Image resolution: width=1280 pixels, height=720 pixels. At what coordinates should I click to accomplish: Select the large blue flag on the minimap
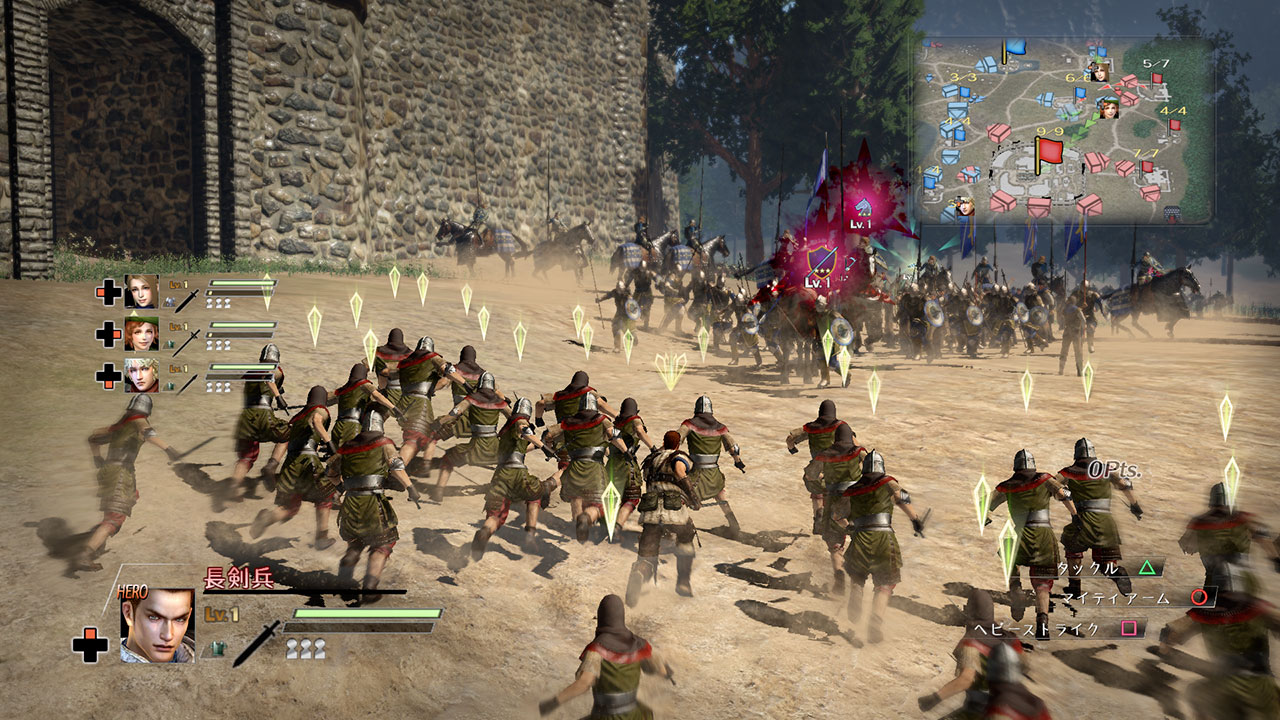(x=1015, y=46)
